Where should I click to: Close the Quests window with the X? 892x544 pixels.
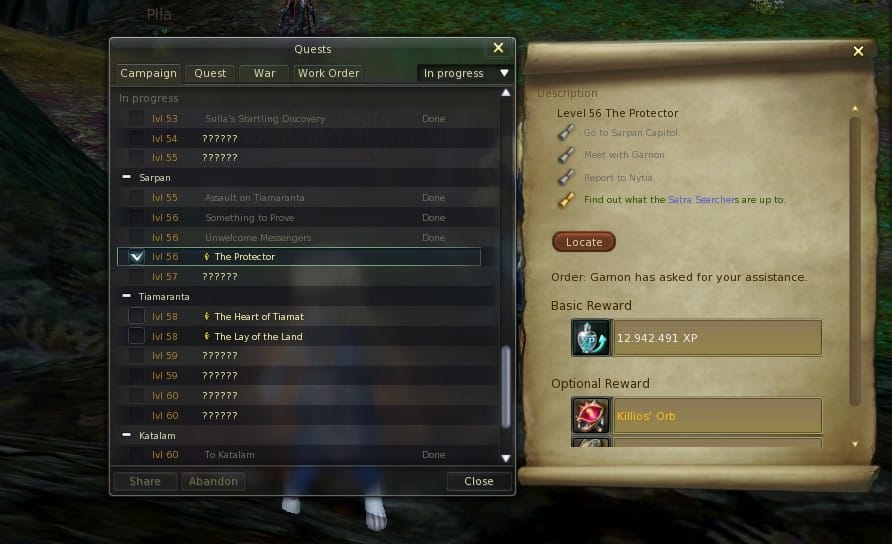pos(498,48)
